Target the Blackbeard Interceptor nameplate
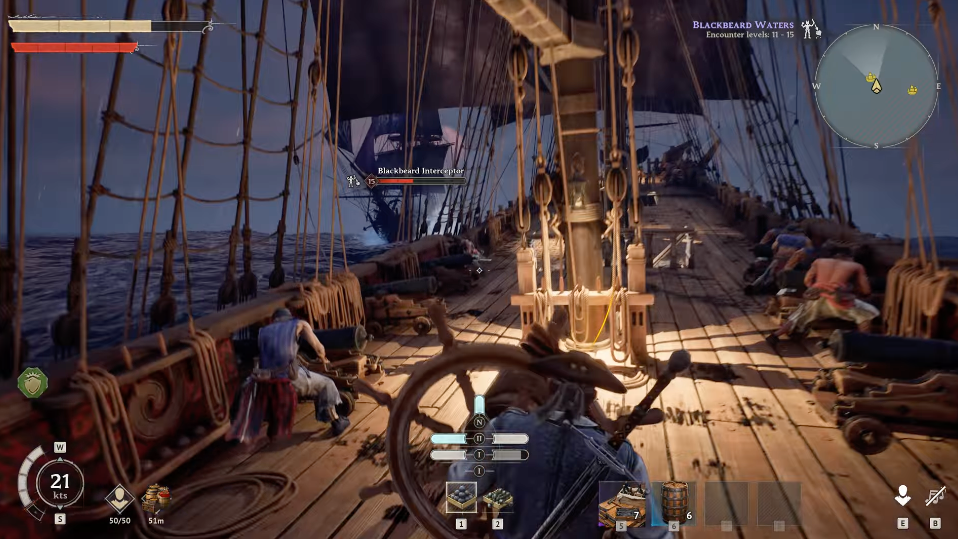 click(x=420, y=172)
